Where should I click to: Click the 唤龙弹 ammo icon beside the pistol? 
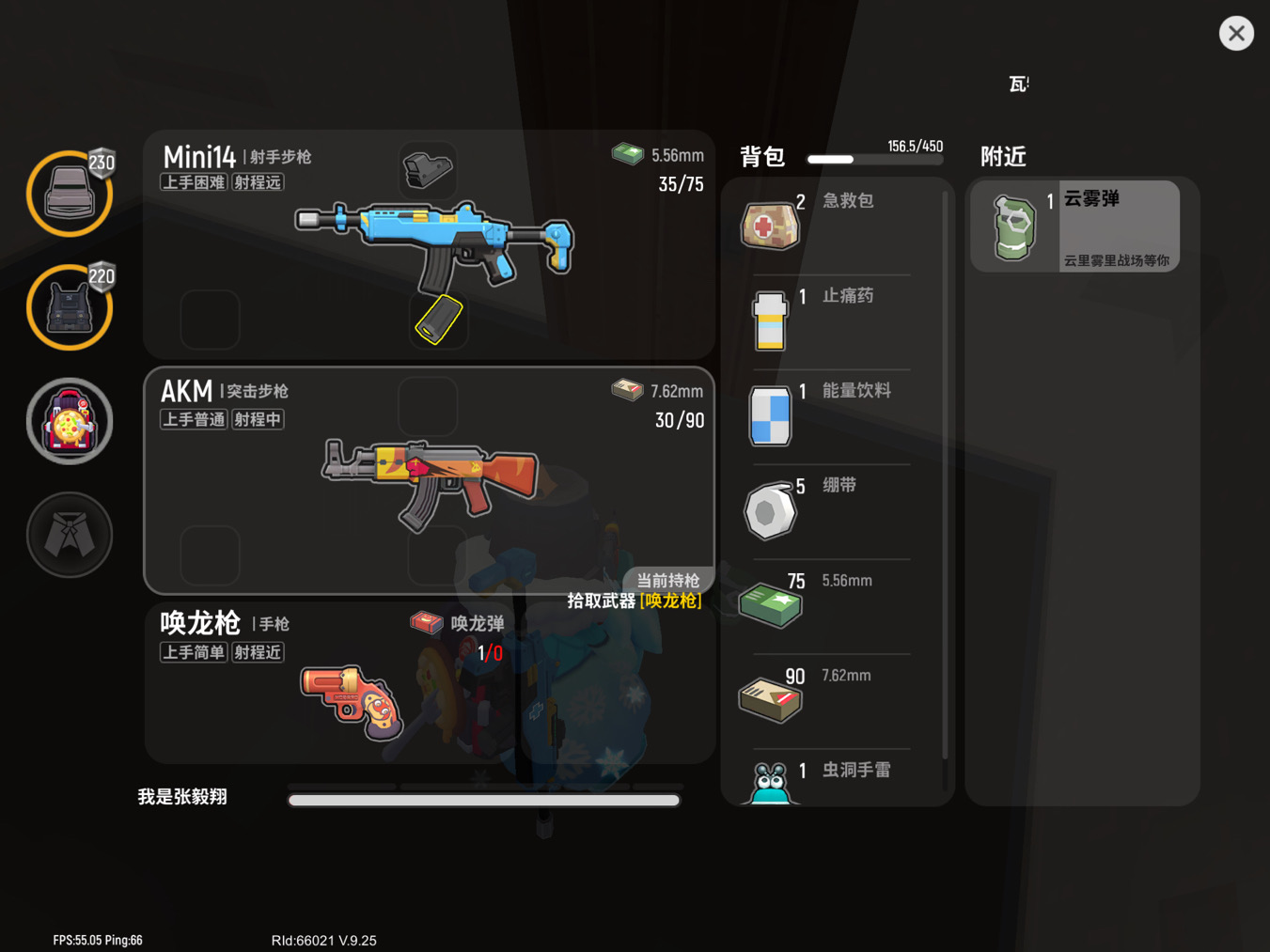click(426, 623)
